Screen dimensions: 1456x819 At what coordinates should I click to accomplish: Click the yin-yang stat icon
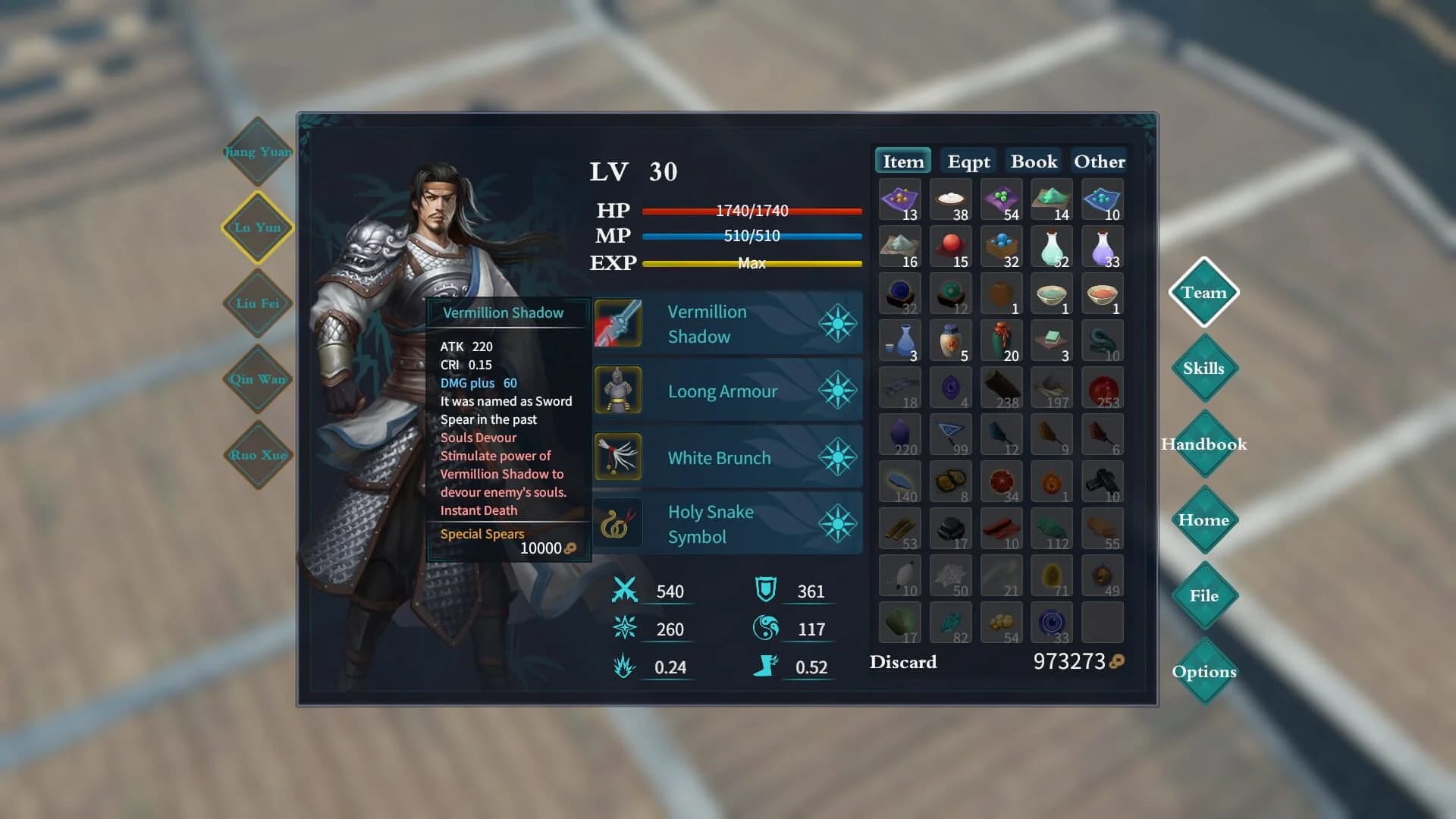pyautogui.click(x=766, y=629)
